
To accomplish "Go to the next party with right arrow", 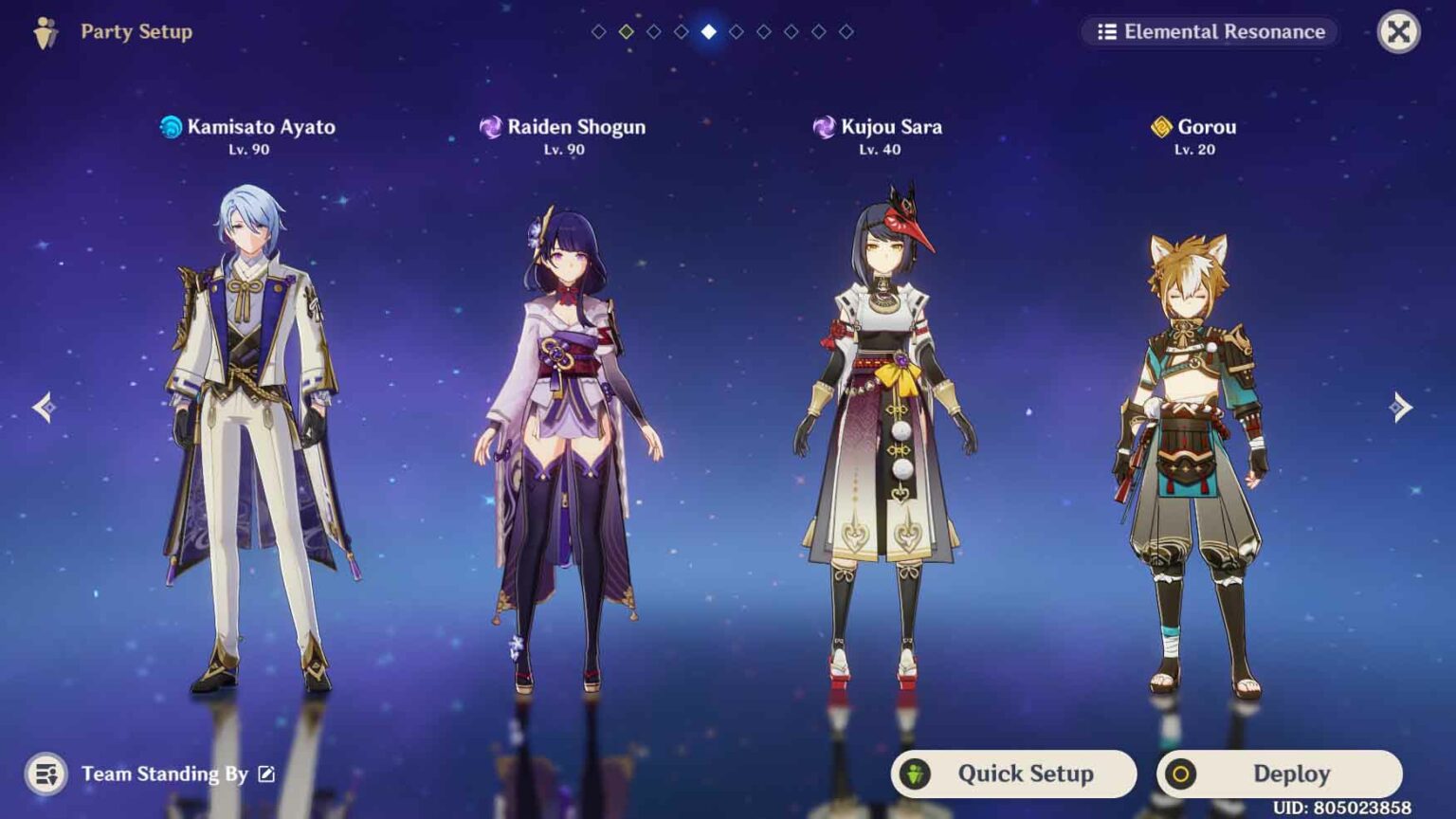I will 1400,408.
